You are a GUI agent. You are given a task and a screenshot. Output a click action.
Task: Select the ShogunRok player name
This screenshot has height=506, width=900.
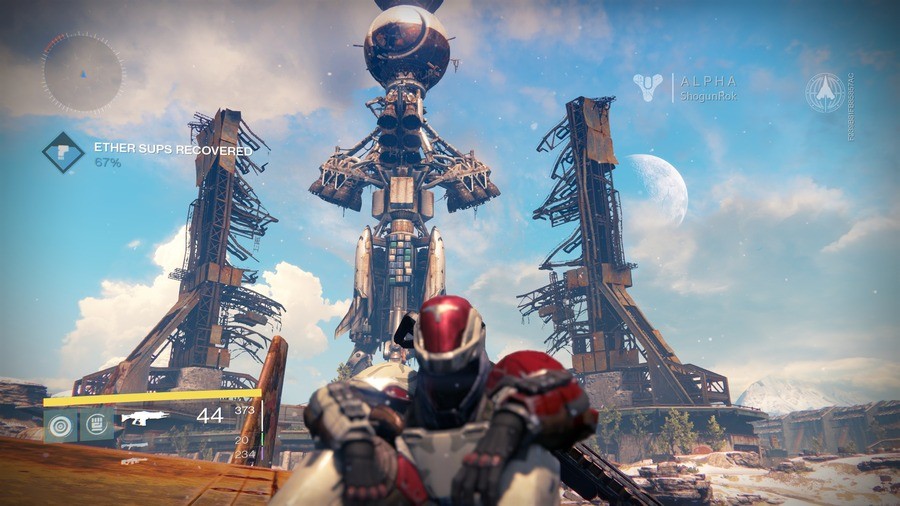(708, 96)
